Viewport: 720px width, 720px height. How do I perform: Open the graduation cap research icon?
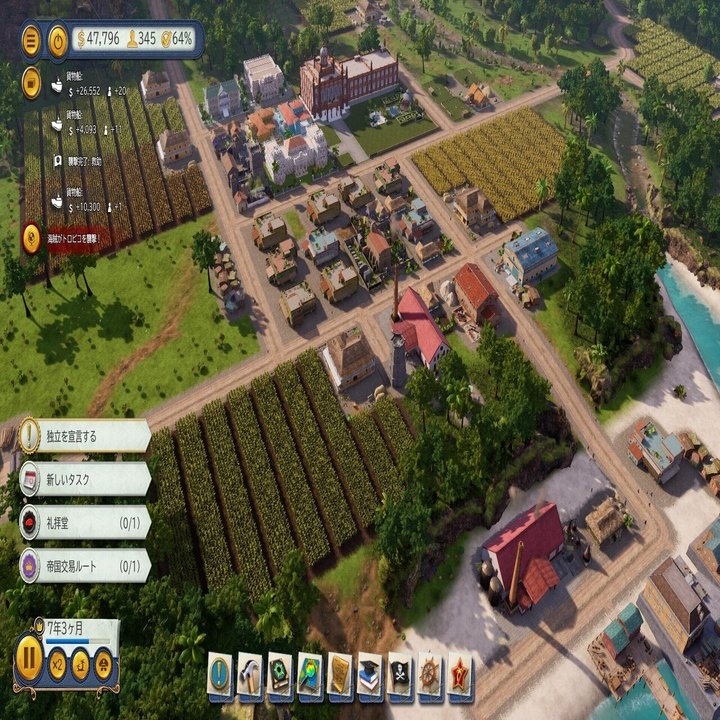coord(370,672)
